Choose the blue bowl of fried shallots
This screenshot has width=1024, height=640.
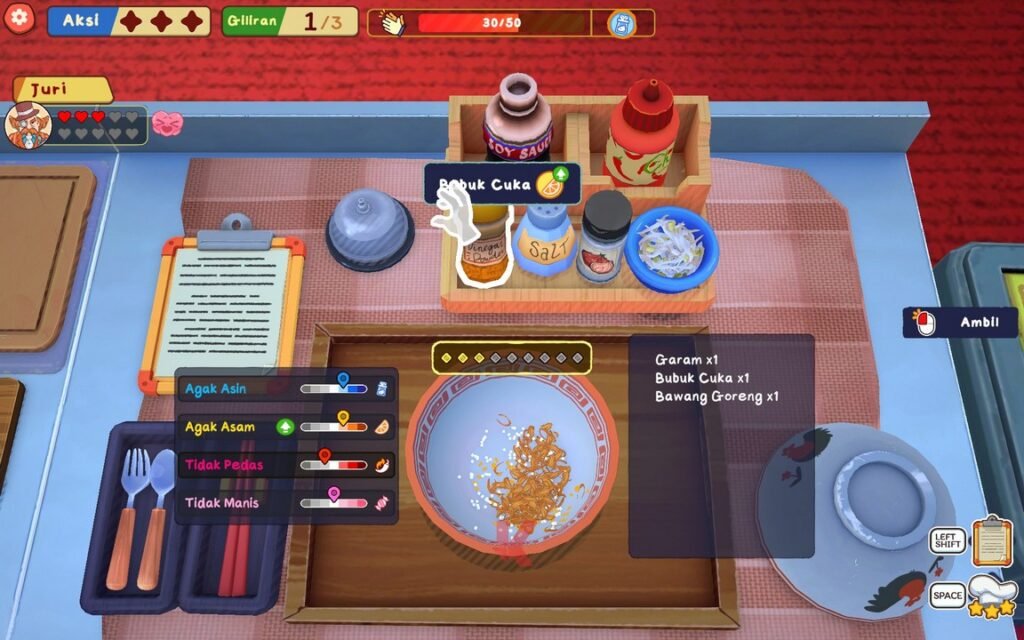click(x=672, y=247)
